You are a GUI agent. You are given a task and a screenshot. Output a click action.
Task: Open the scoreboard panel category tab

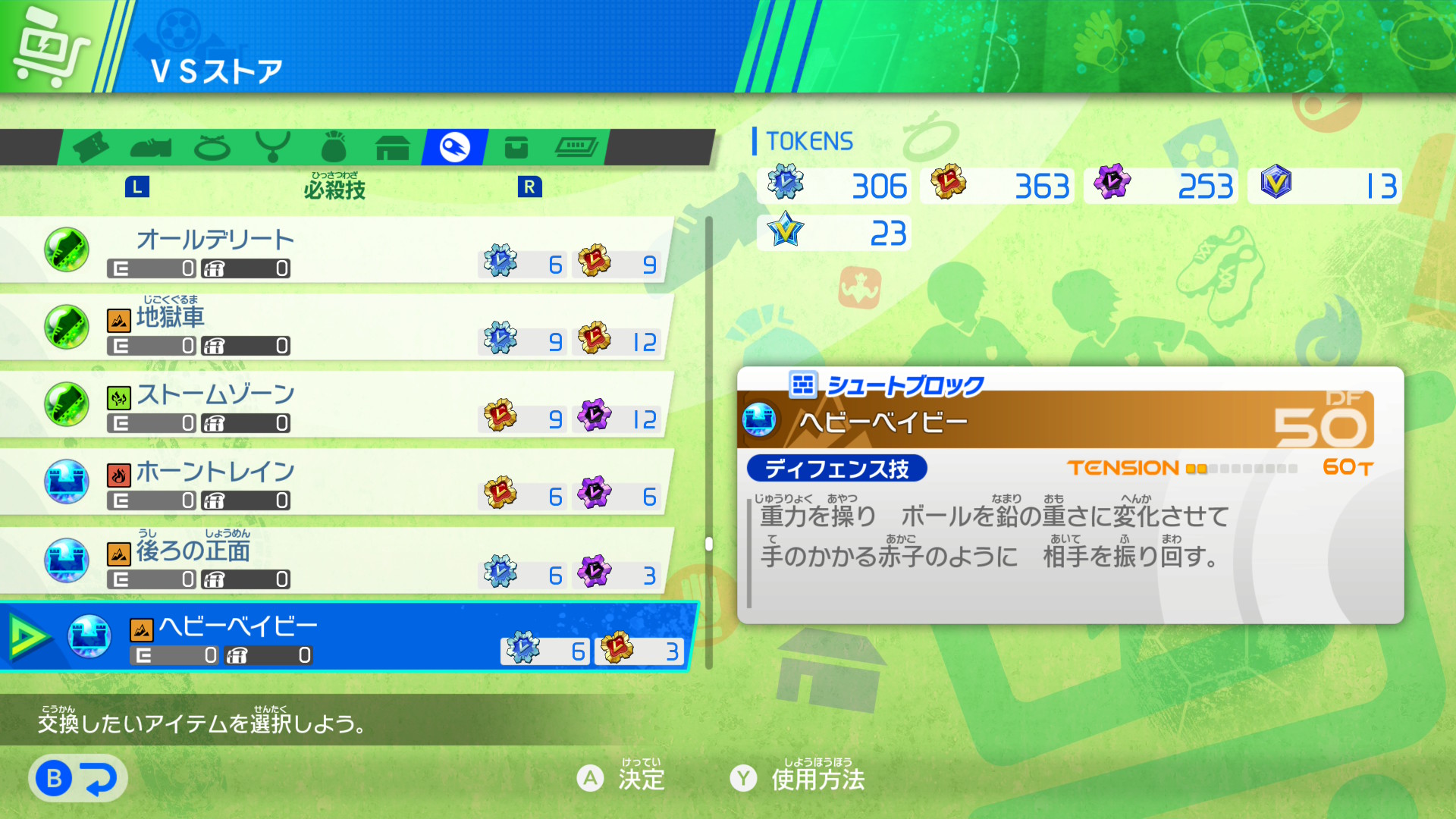576,147
